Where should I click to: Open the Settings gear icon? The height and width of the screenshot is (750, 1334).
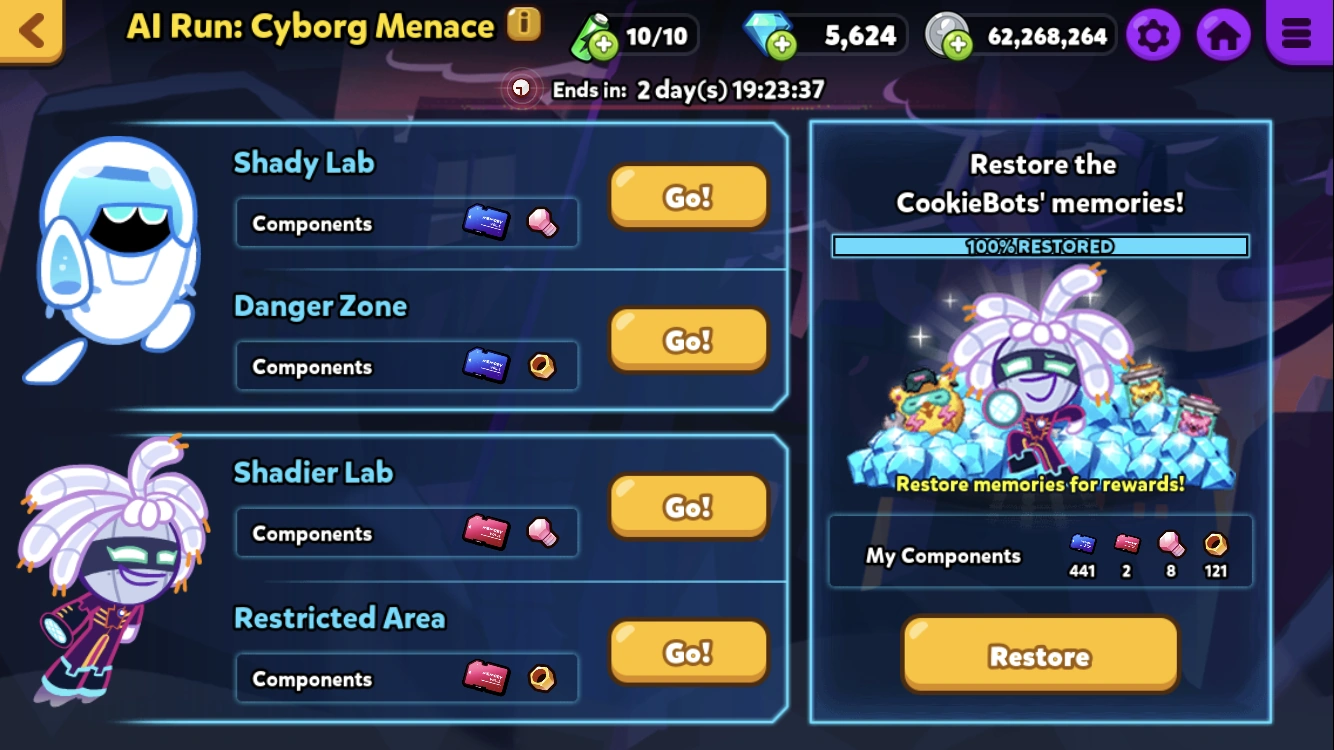pyautogui.click(x=1154, y=34)
